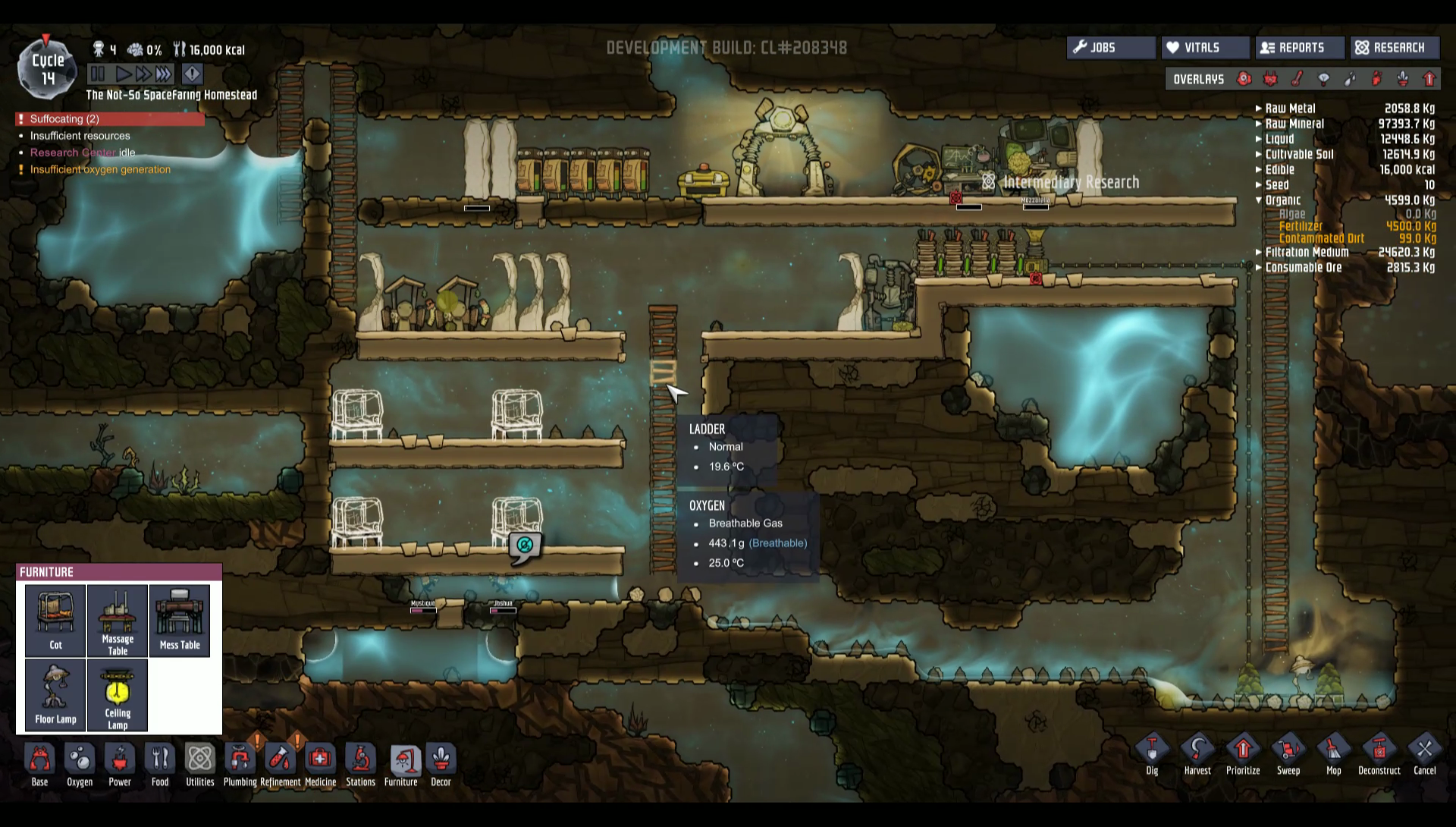Activate the Dig tool

1152,754
